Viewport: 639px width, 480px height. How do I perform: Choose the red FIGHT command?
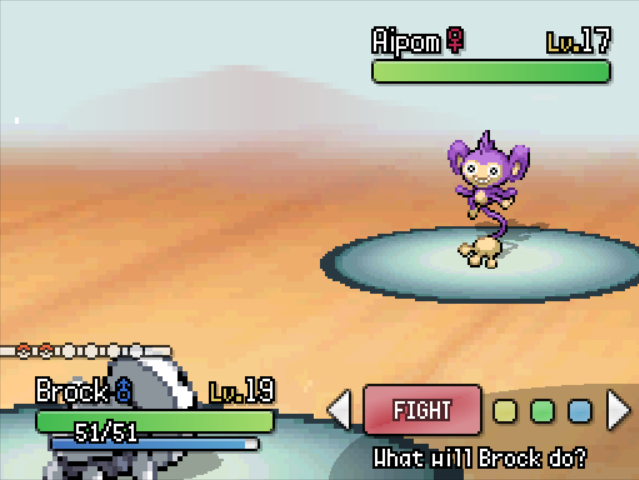[422, 410]
